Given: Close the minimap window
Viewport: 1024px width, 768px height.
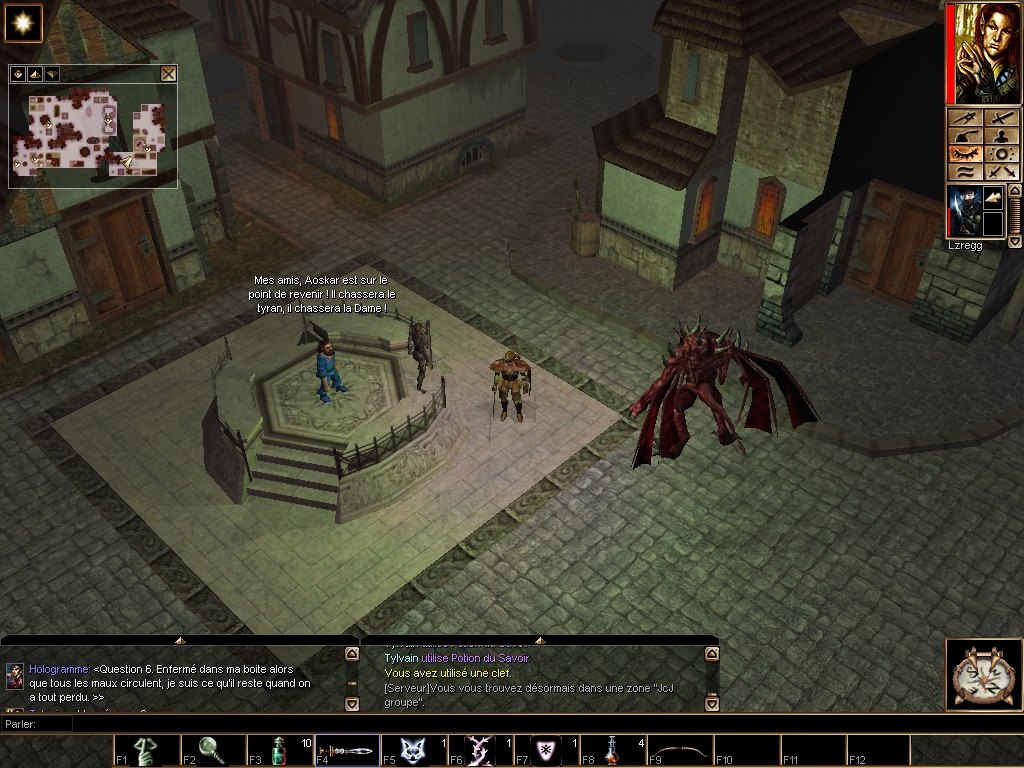Looking at the screenshot, I should 168,73.
